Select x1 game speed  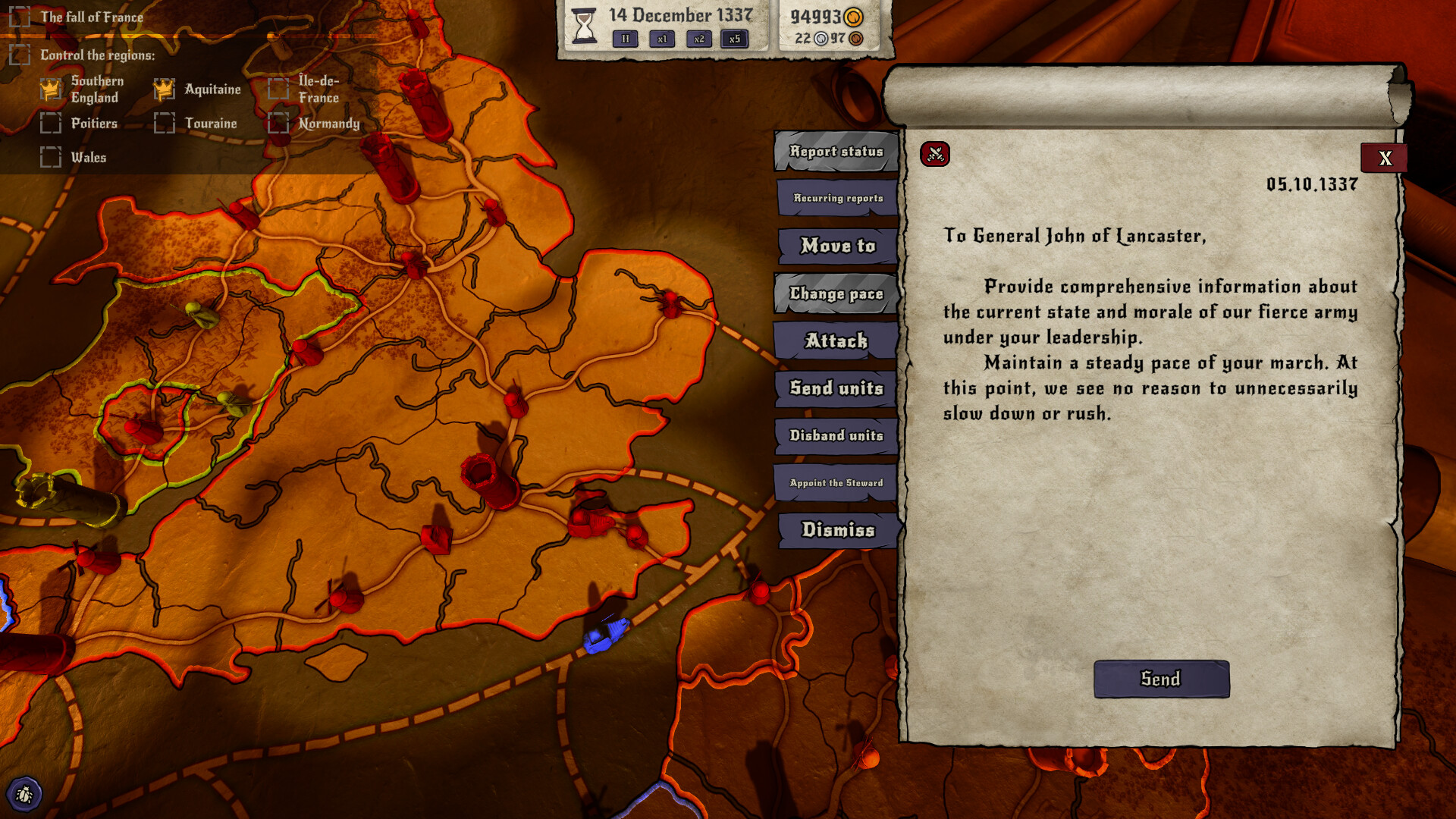661,39
